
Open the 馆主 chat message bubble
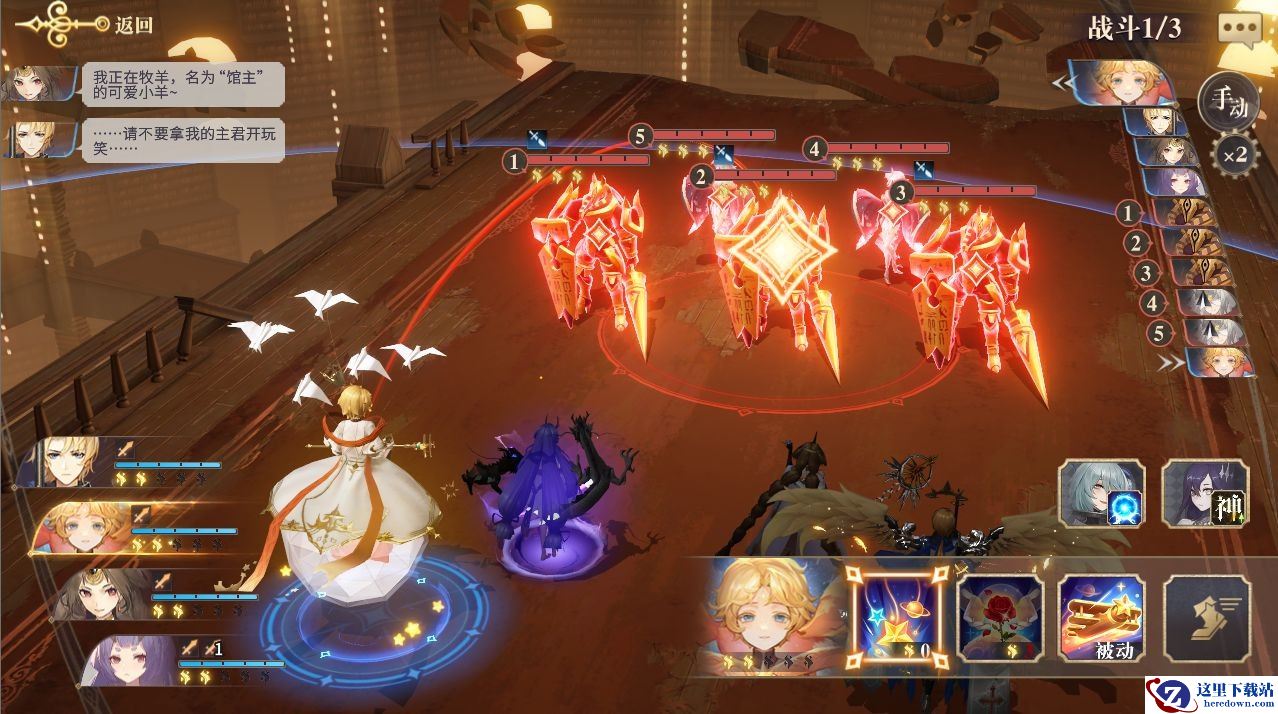(184, 84)
